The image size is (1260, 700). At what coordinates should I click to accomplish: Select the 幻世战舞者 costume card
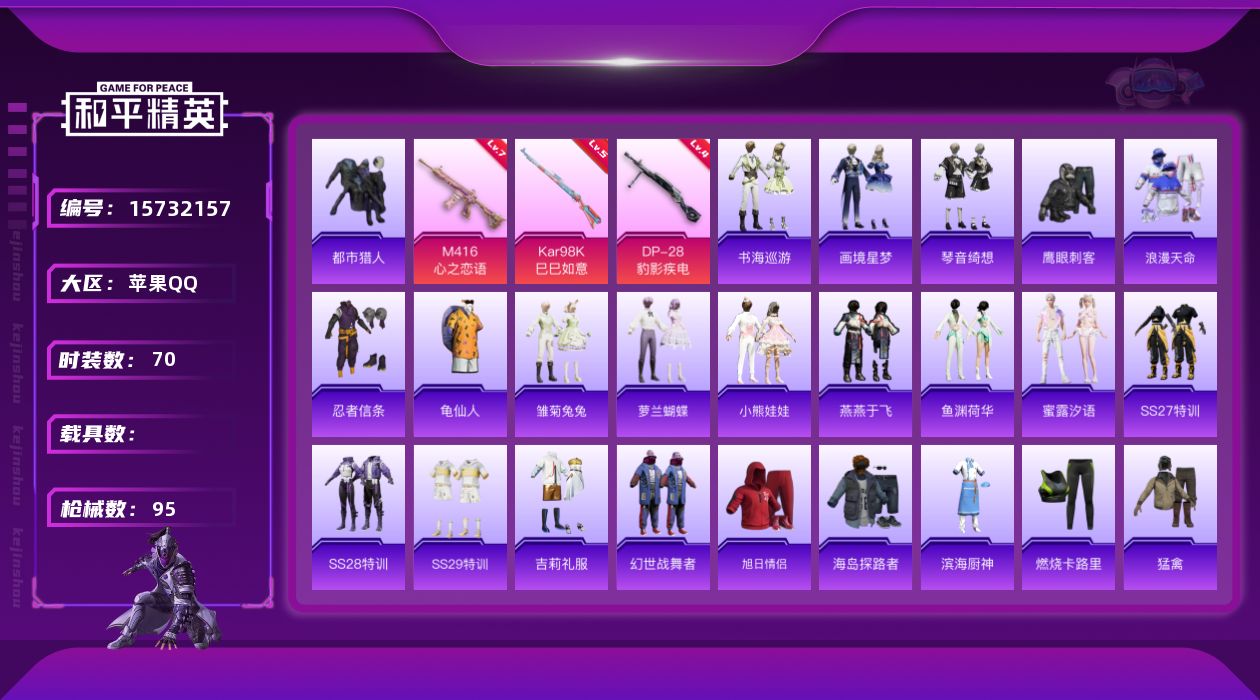coord(663,516)
